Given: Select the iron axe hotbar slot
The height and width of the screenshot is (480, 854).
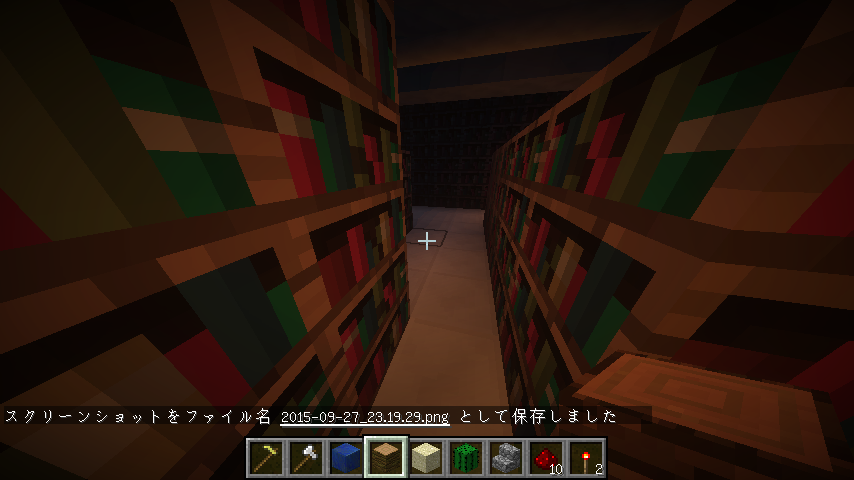Looking at the screenshot, I should click(x=306, y=458).
